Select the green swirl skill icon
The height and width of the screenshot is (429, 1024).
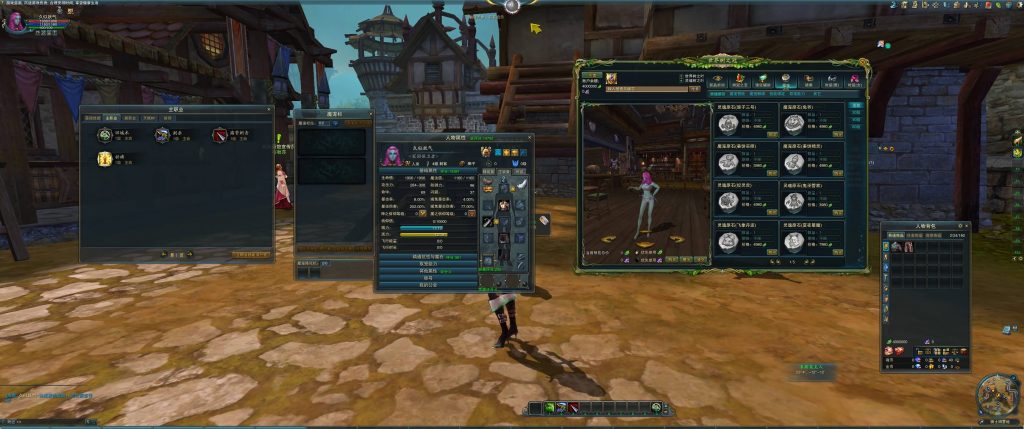104,134
